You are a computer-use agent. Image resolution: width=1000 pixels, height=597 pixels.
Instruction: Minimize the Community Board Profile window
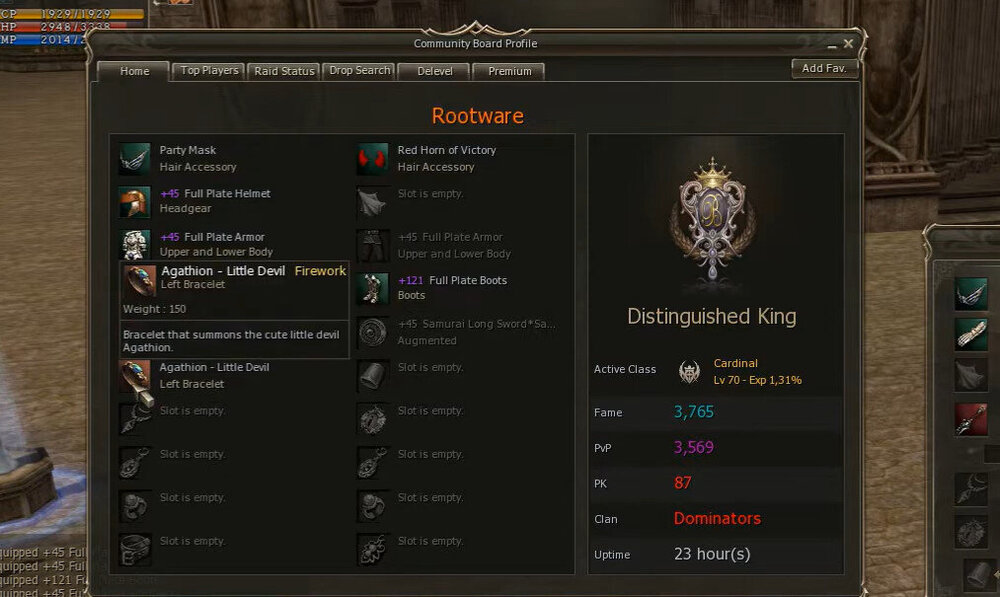click(x=831, y=45)
